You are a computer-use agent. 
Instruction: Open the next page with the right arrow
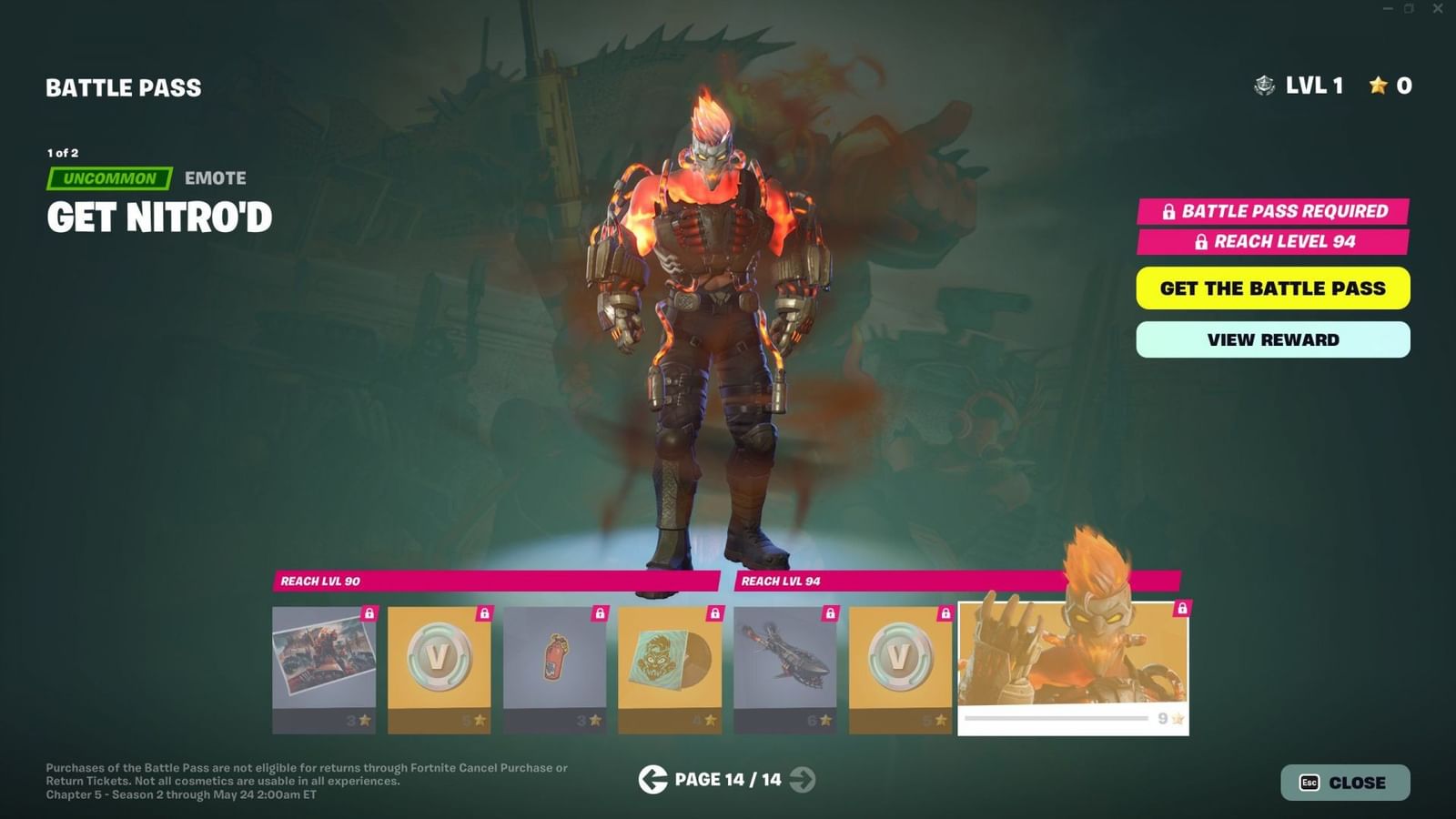point(801,780)
